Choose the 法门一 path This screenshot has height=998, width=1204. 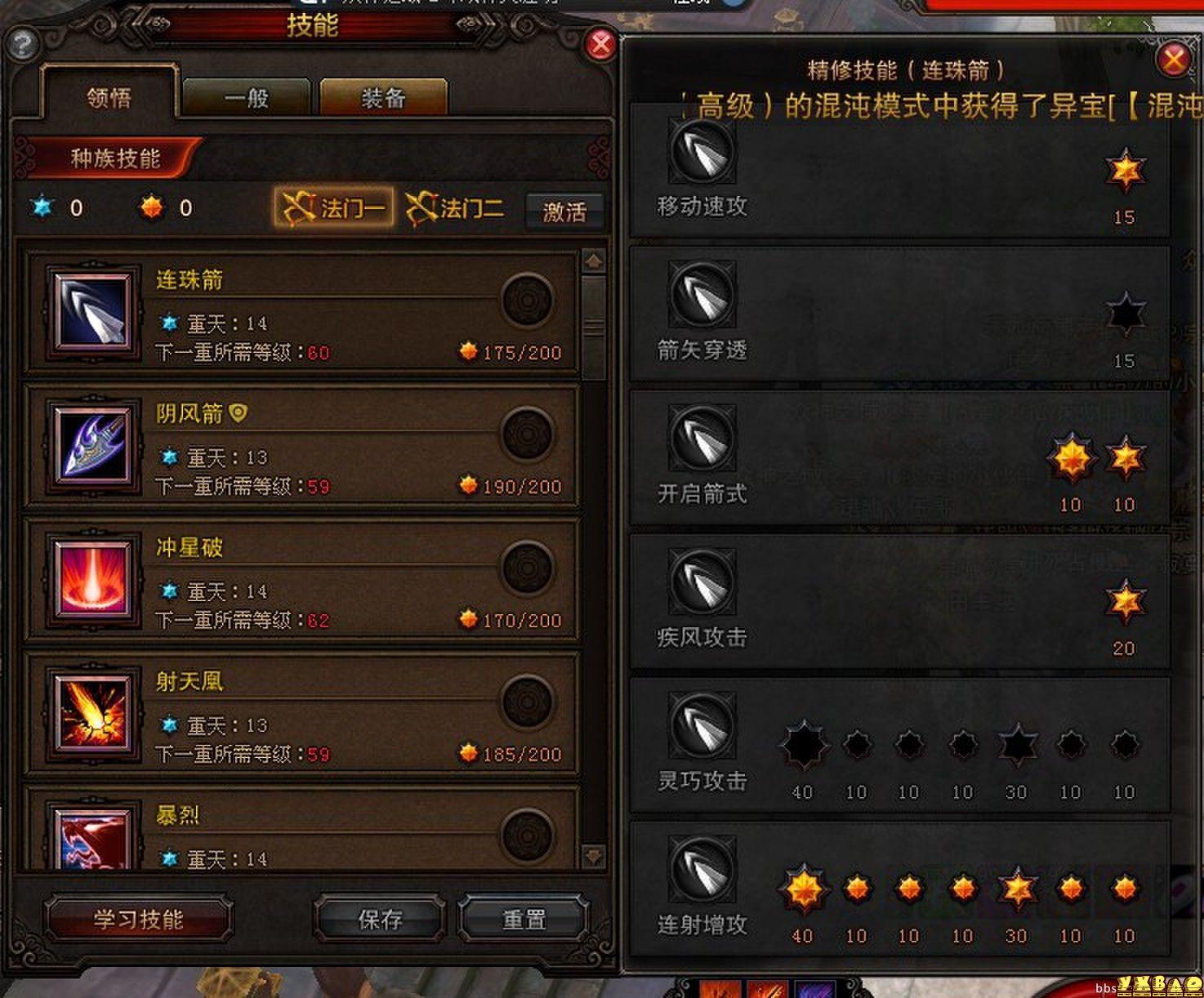point(334,208)
